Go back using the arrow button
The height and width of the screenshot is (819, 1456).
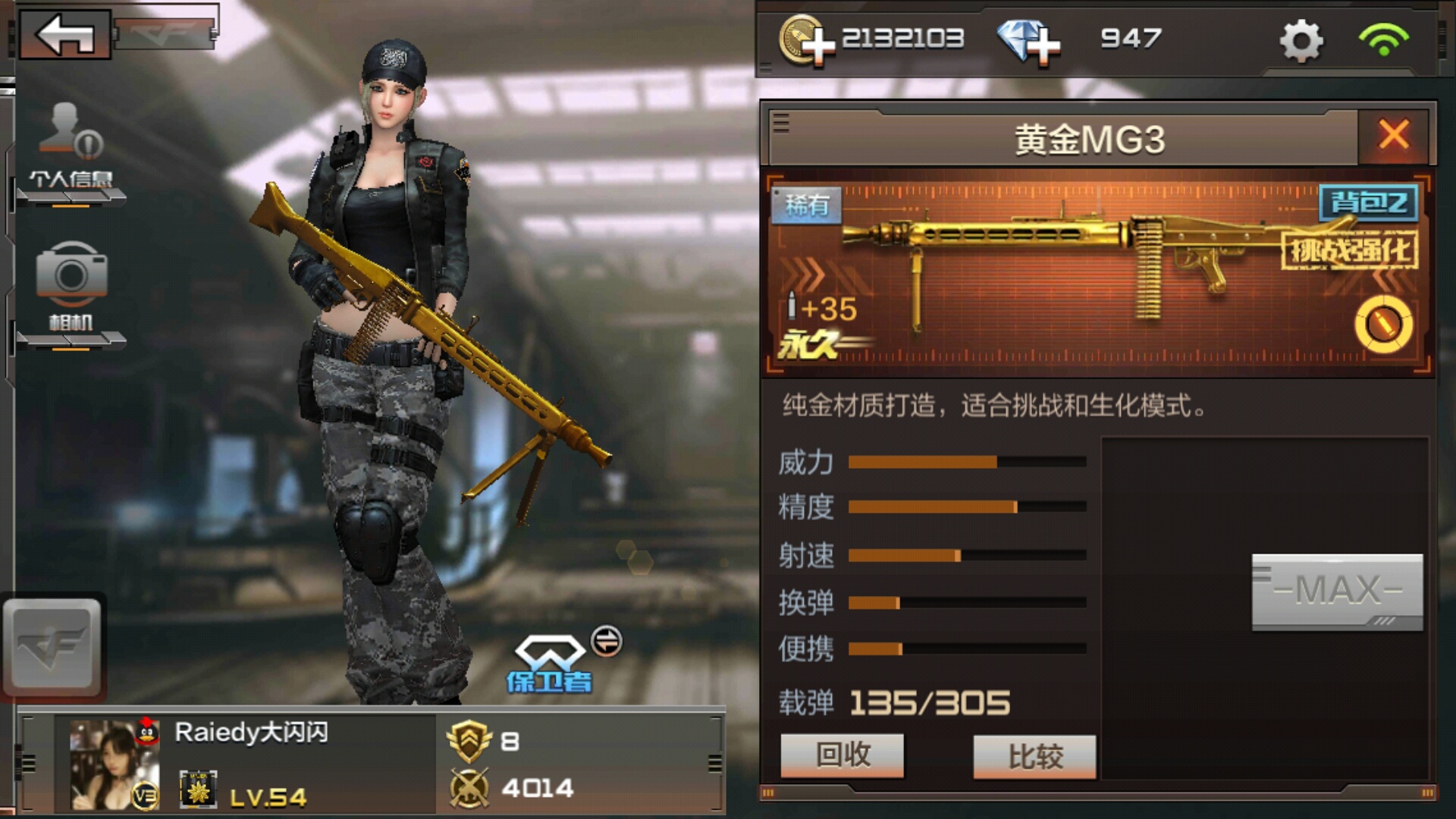[x=65, y=34]
